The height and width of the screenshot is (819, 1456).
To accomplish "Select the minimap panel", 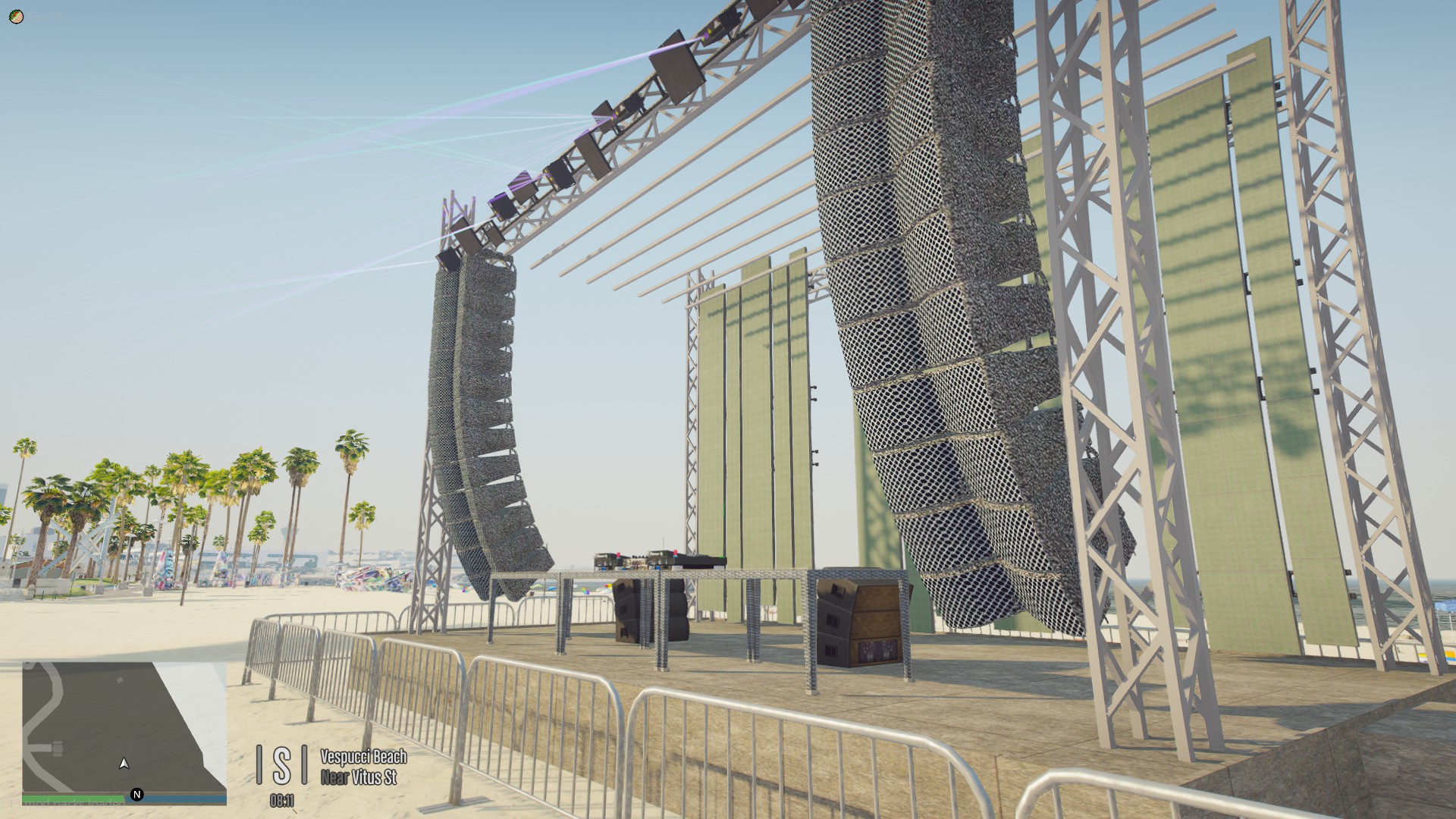I will pos(114,728).
